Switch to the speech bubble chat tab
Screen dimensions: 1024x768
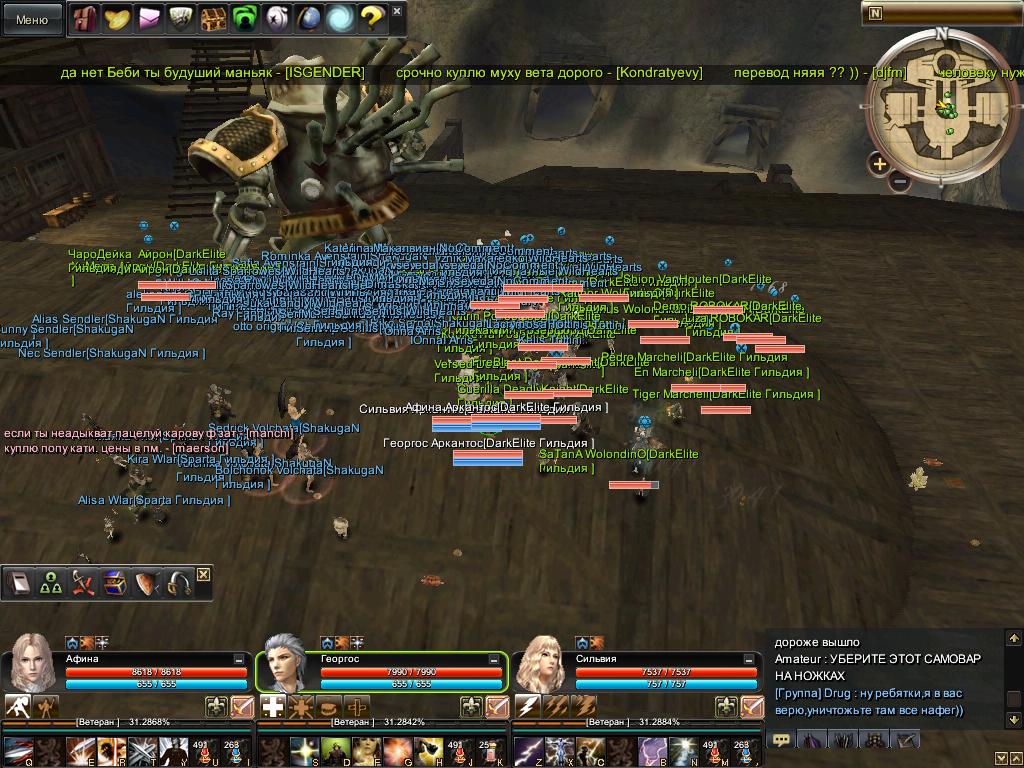[x=781, y=740]
